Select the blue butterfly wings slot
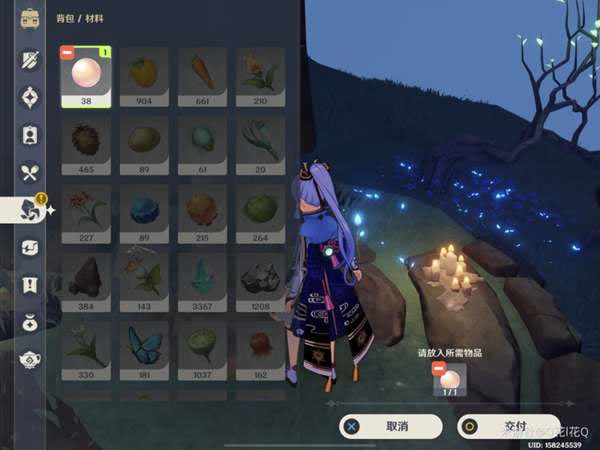600x450 pixels. tap(144, 347)
